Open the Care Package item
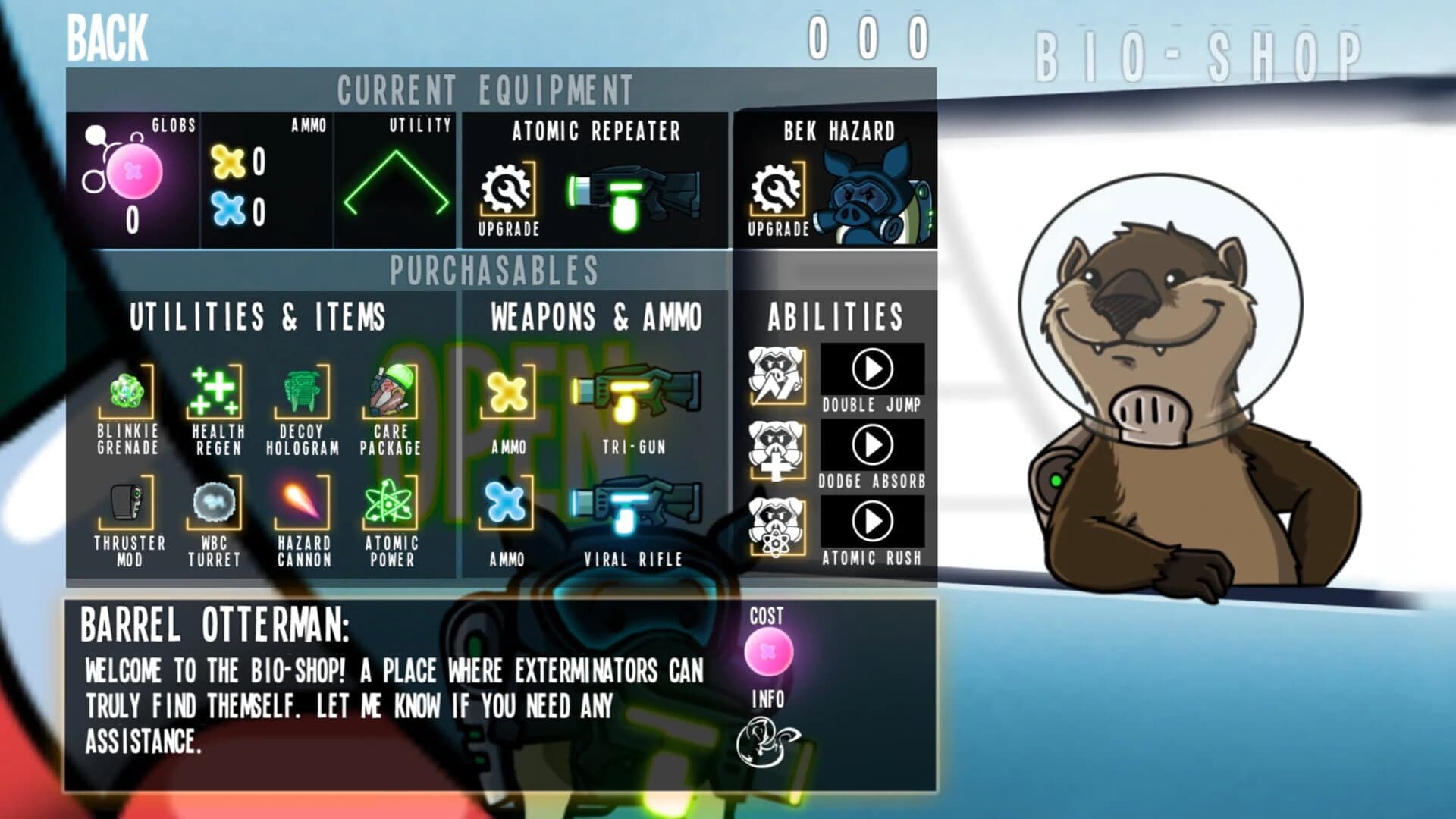Viewport: 1456px width, 819px height. click(x=389, y=391)
